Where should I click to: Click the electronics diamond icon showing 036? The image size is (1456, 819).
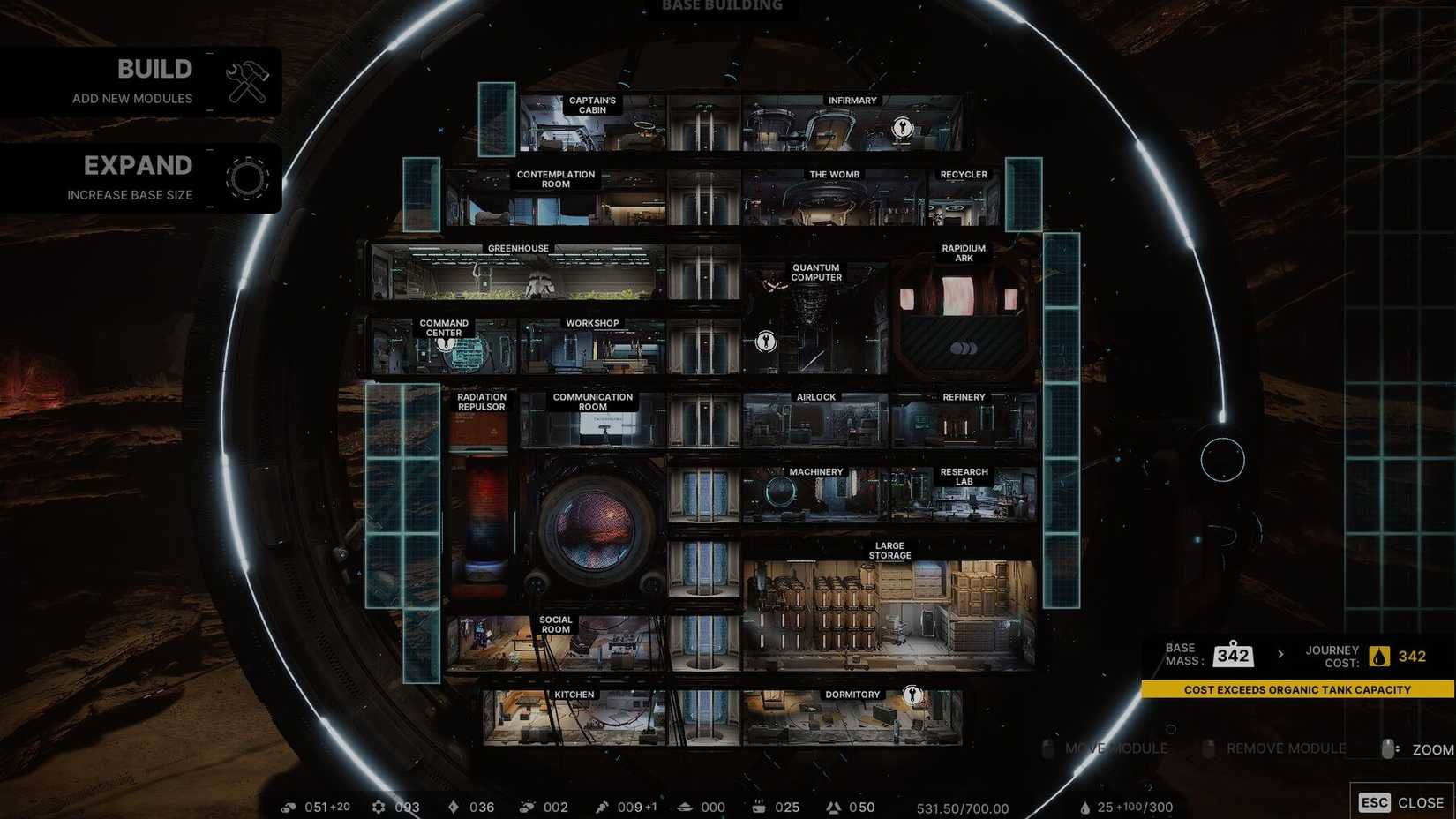454,807
